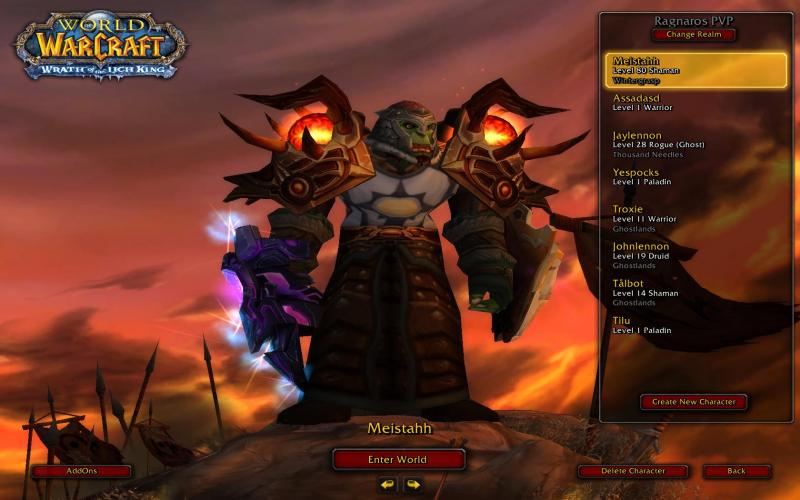Enter the world with Meistahh
The height and width of the screenshot is (500, 800).
point(398,460)
